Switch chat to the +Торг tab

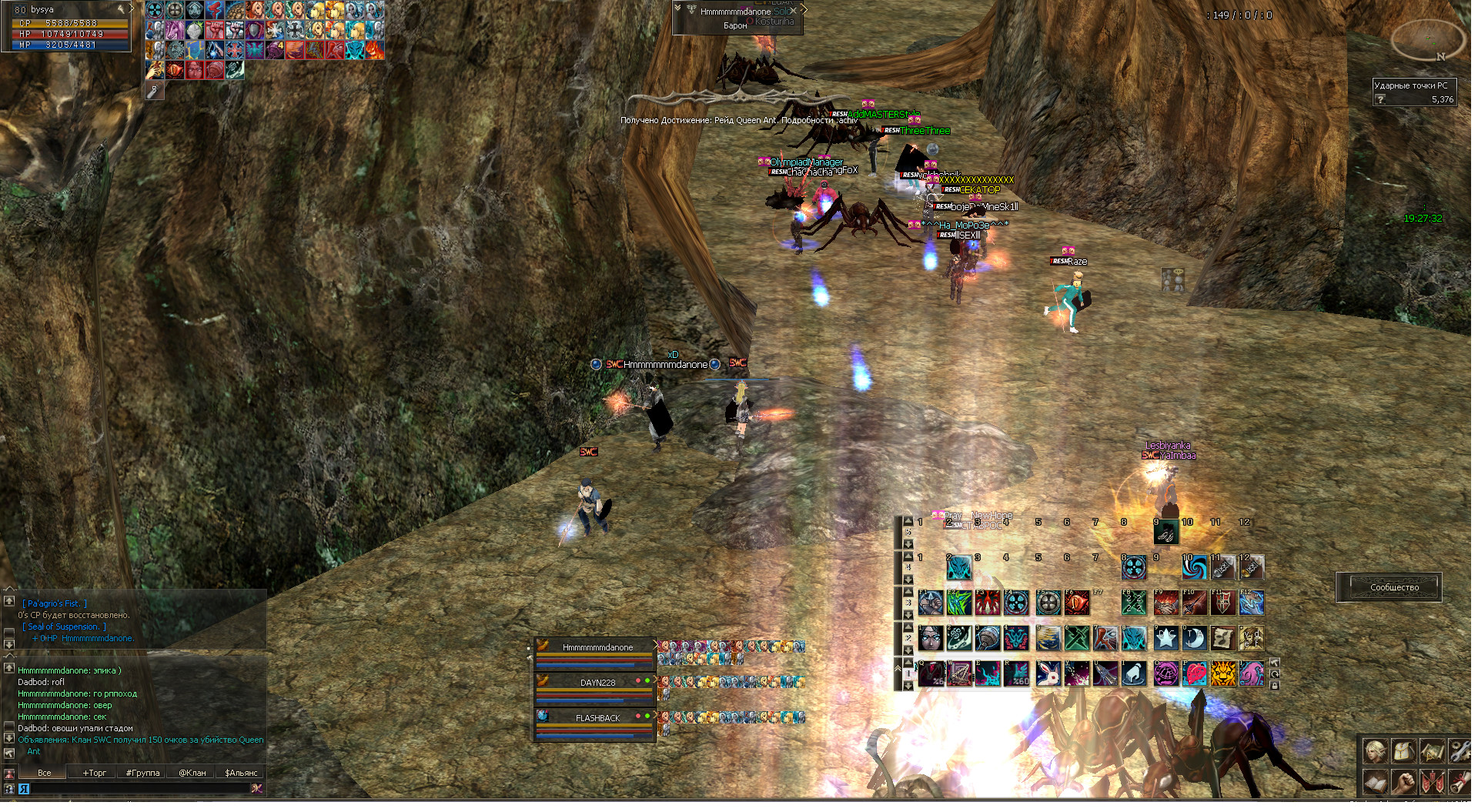(x=95, y=773)
